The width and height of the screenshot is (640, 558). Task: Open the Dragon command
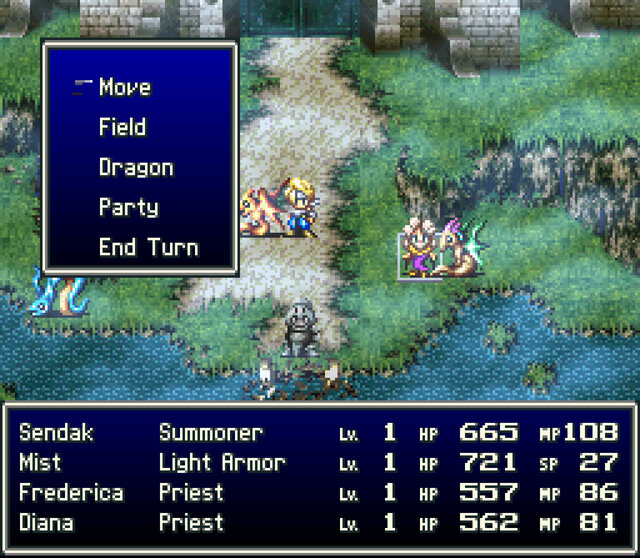[136, 168]
